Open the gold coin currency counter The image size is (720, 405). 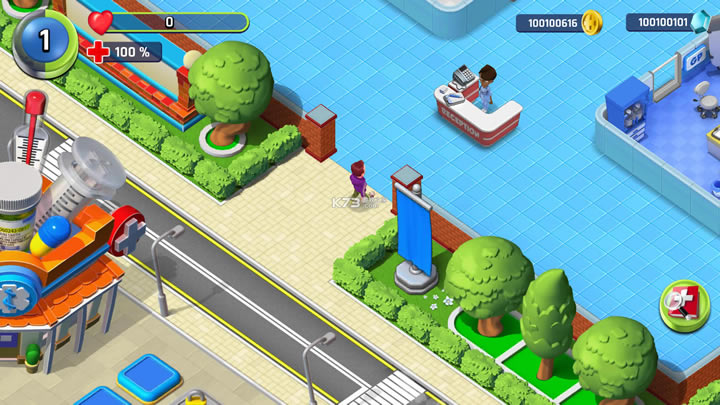click(558, 22)
